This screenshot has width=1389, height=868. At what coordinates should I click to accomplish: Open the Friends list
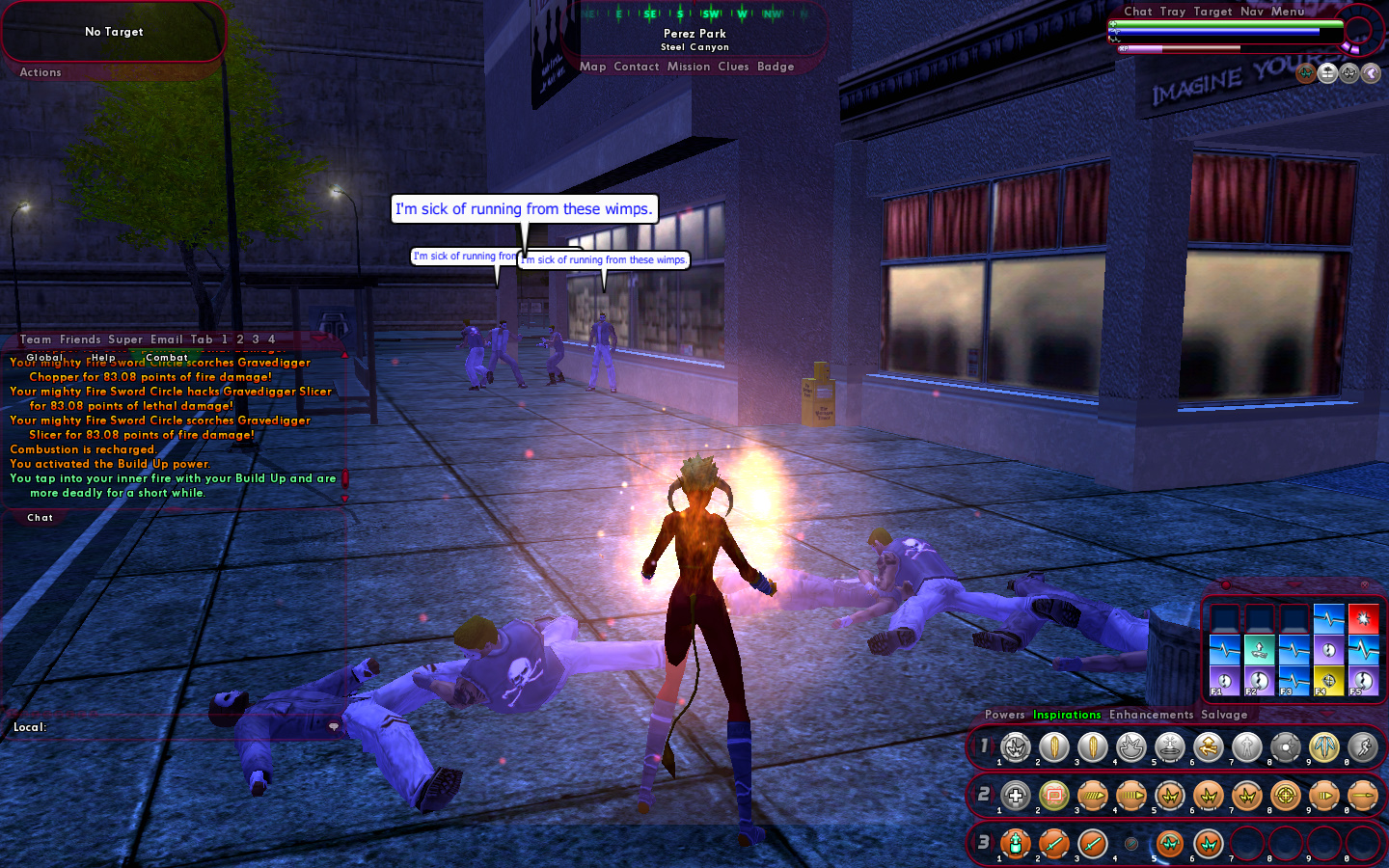80,339
